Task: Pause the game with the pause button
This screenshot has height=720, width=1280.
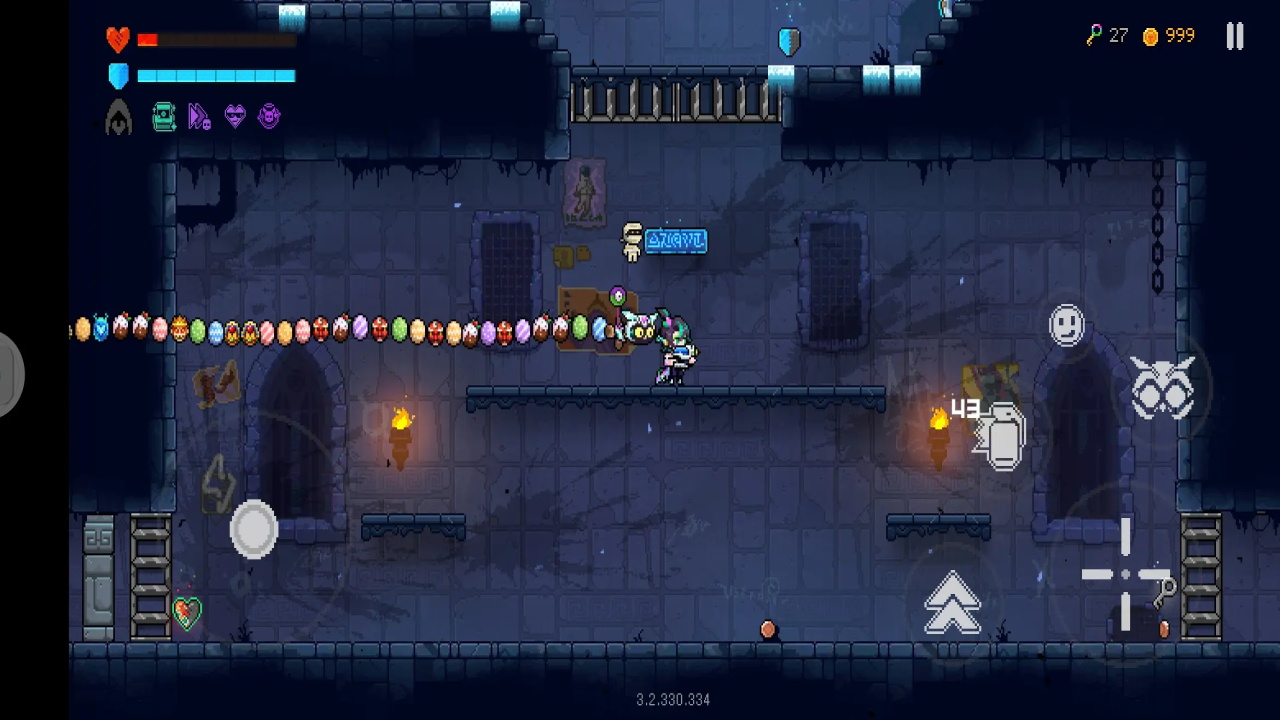Action: point(1235,37)
